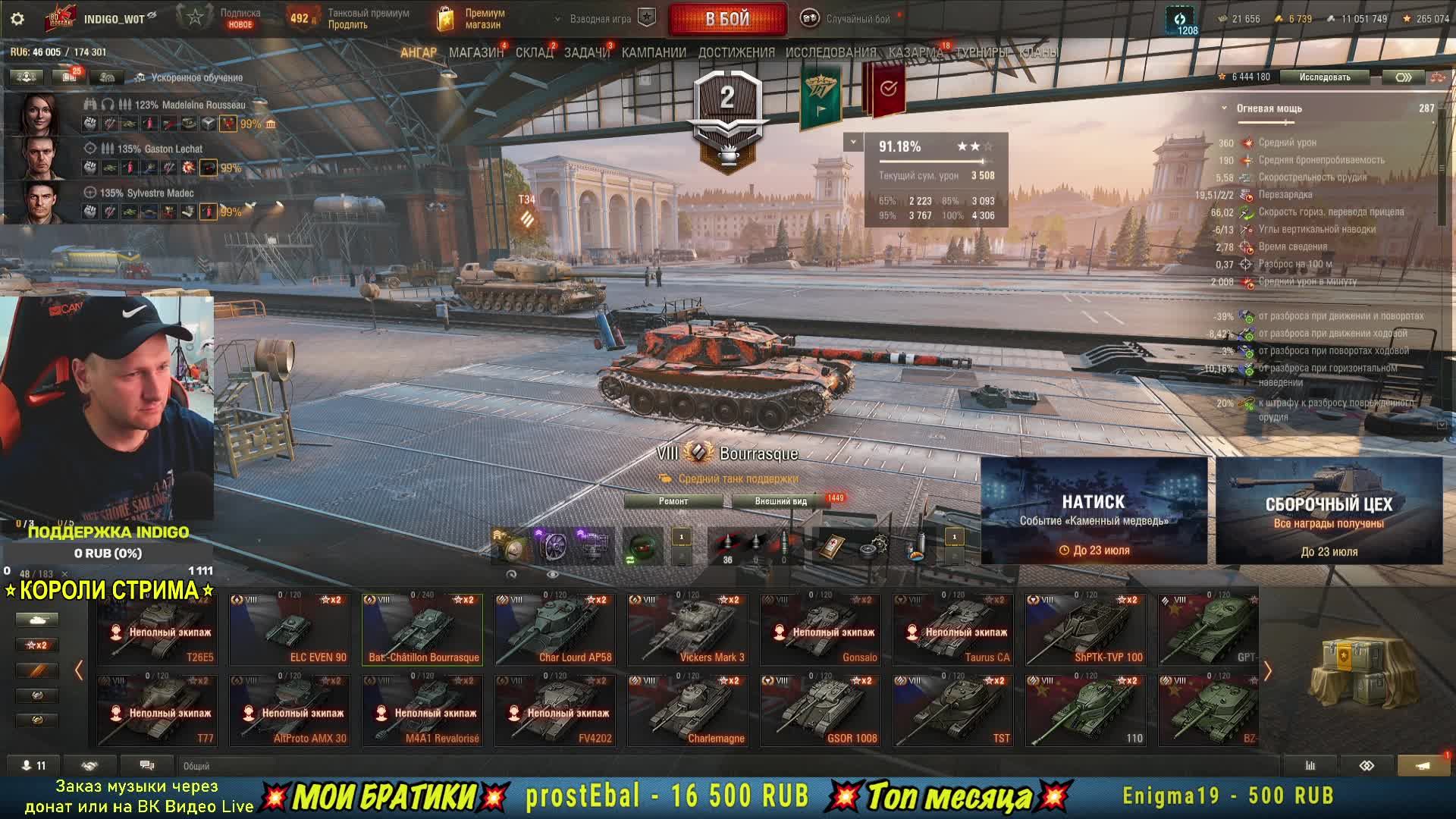Click the Ремонт button
Screen dimensions: 1456x819
[673, 501]
